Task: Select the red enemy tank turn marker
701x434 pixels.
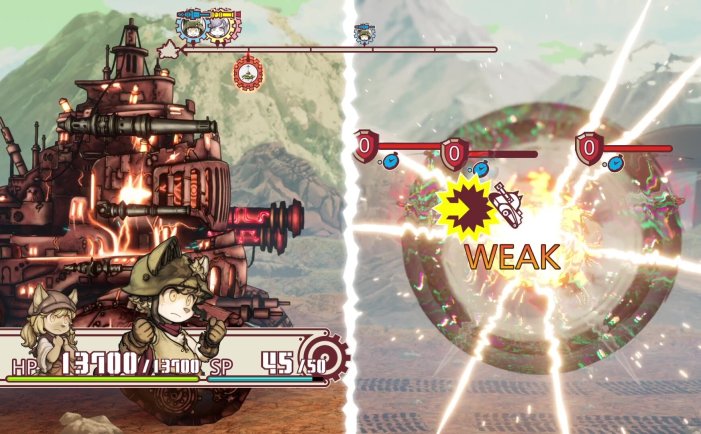Action: (x=246, y=73)
